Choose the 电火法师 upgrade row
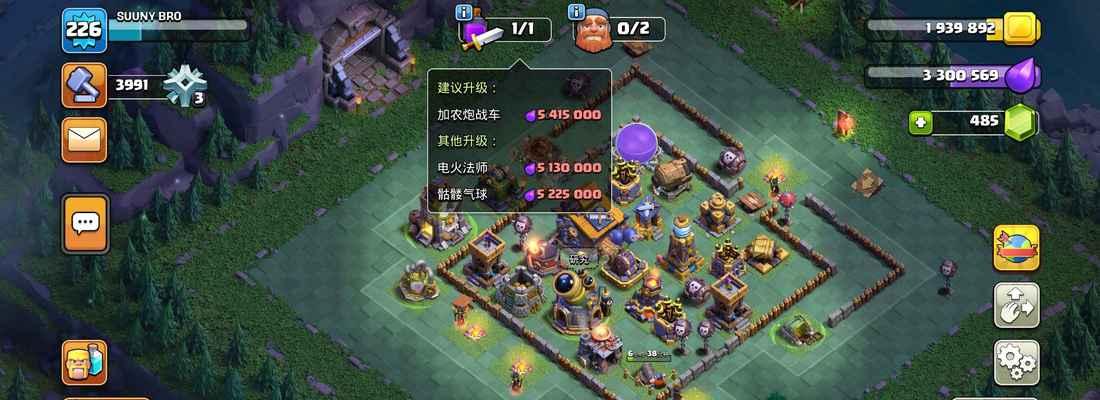Viewport: 1100px width, 400px height. click(x=518, y=168)
